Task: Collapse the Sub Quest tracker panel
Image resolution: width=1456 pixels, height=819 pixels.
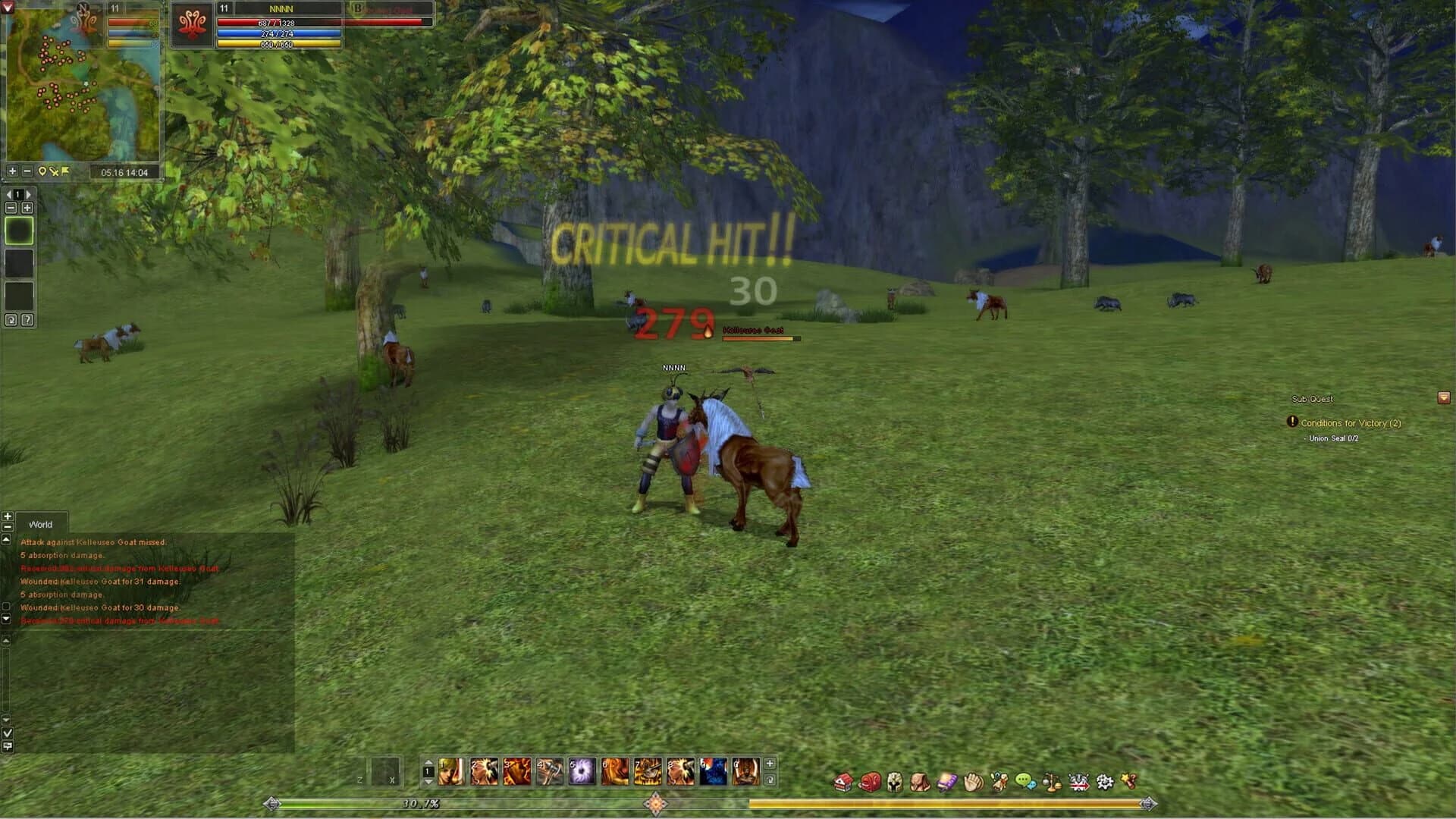Action: point(1443,397)
